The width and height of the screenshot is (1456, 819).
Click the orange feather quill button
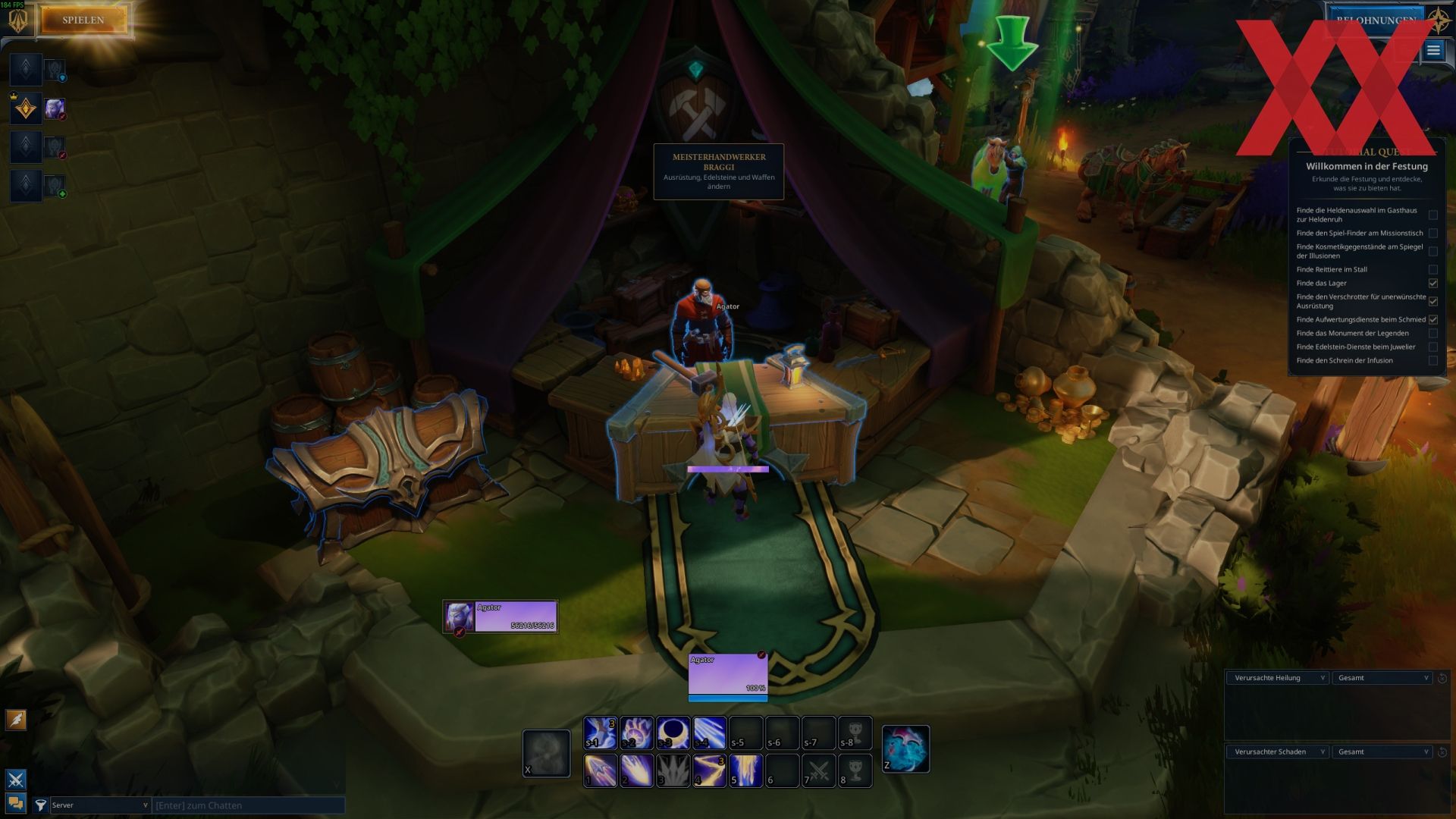click(16, 719)
